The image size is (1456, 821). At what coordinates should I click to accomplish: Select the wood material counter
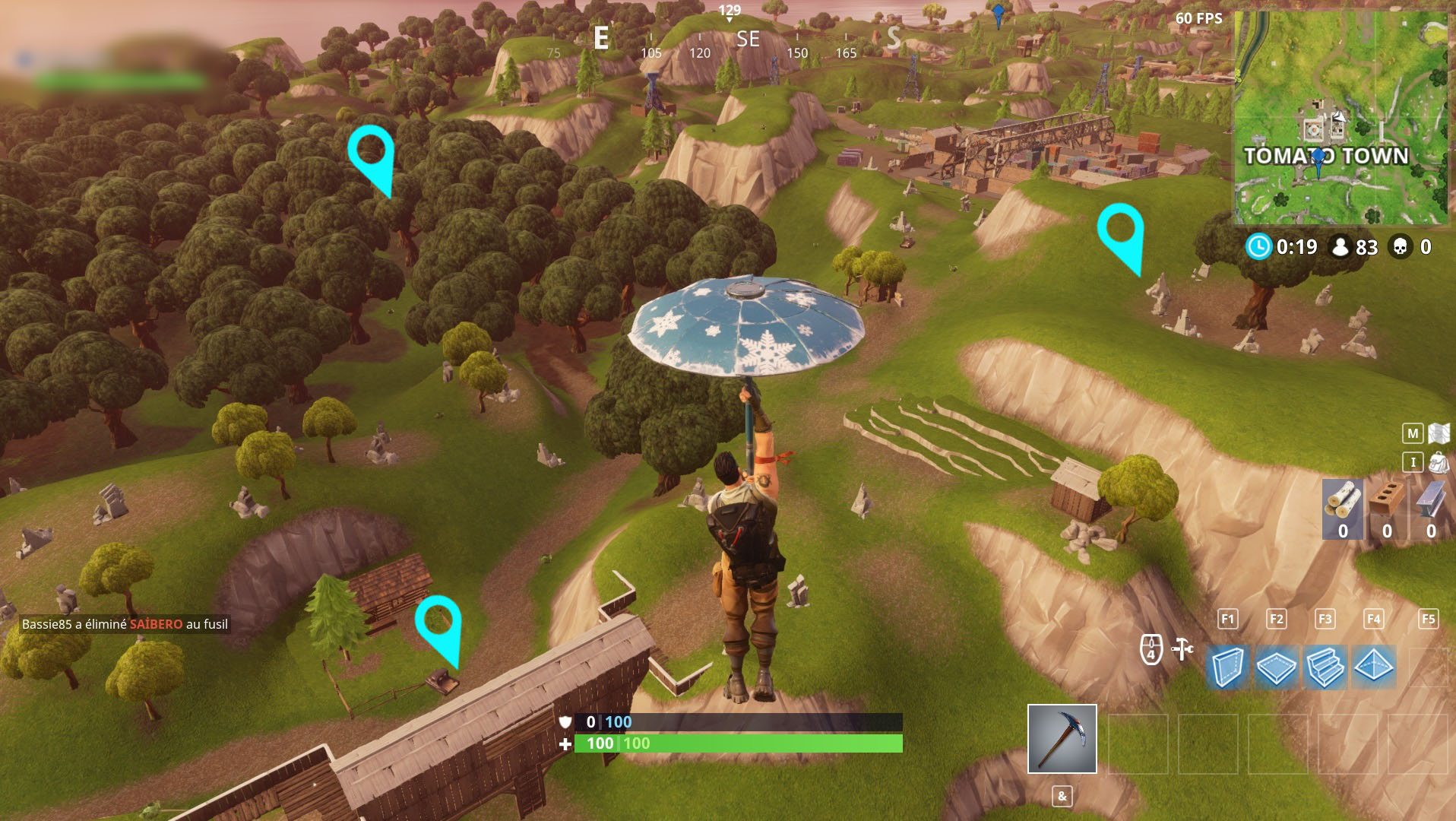click(x=1343, y=509)
